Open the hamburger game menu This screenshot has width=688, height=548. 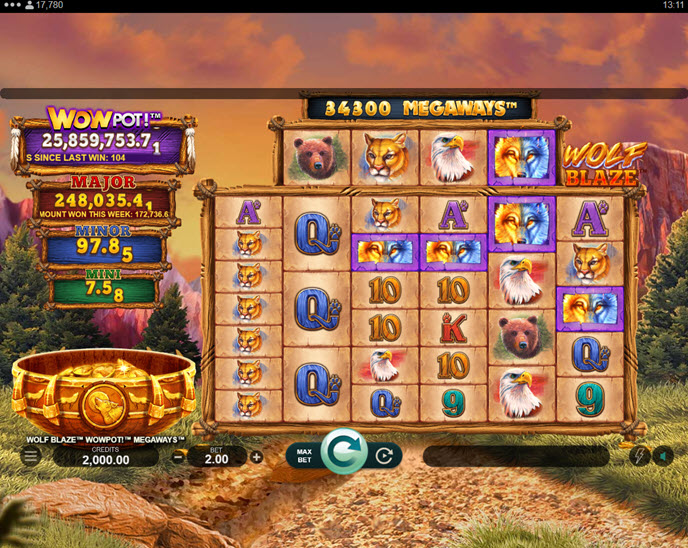click(31, 456)
